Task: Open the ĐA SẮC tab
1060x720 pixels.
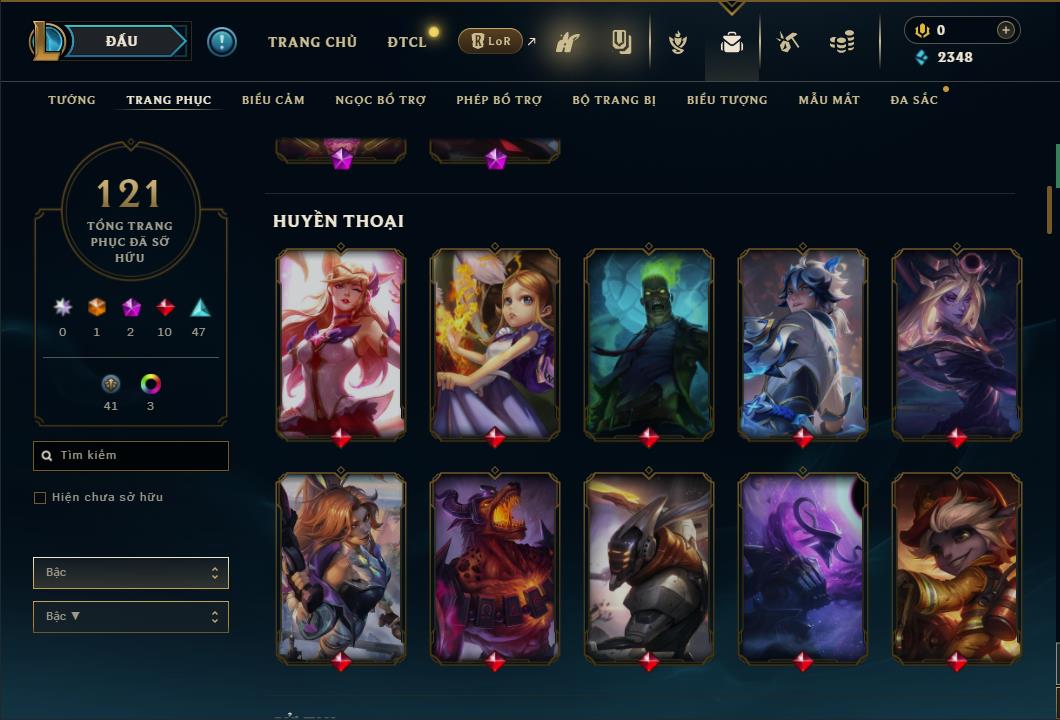Action: pyautogui.click(x=914, y=100)
